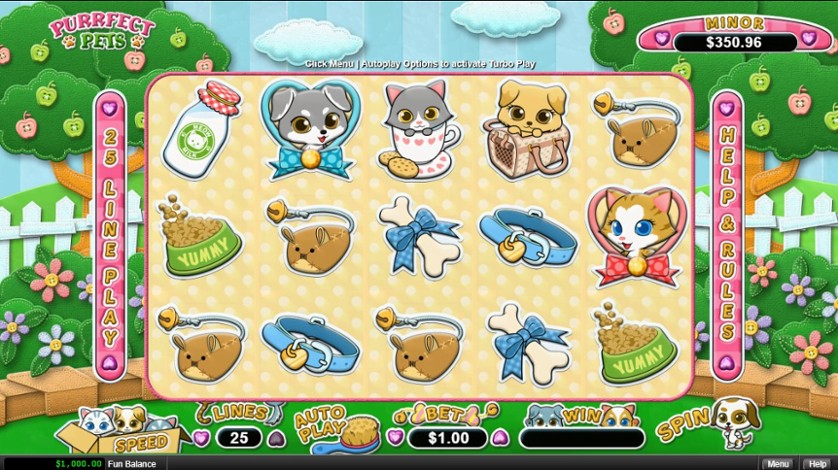Increase lines with the right arrow
This screenshot has width=838, height=470.
coord(277,438)
